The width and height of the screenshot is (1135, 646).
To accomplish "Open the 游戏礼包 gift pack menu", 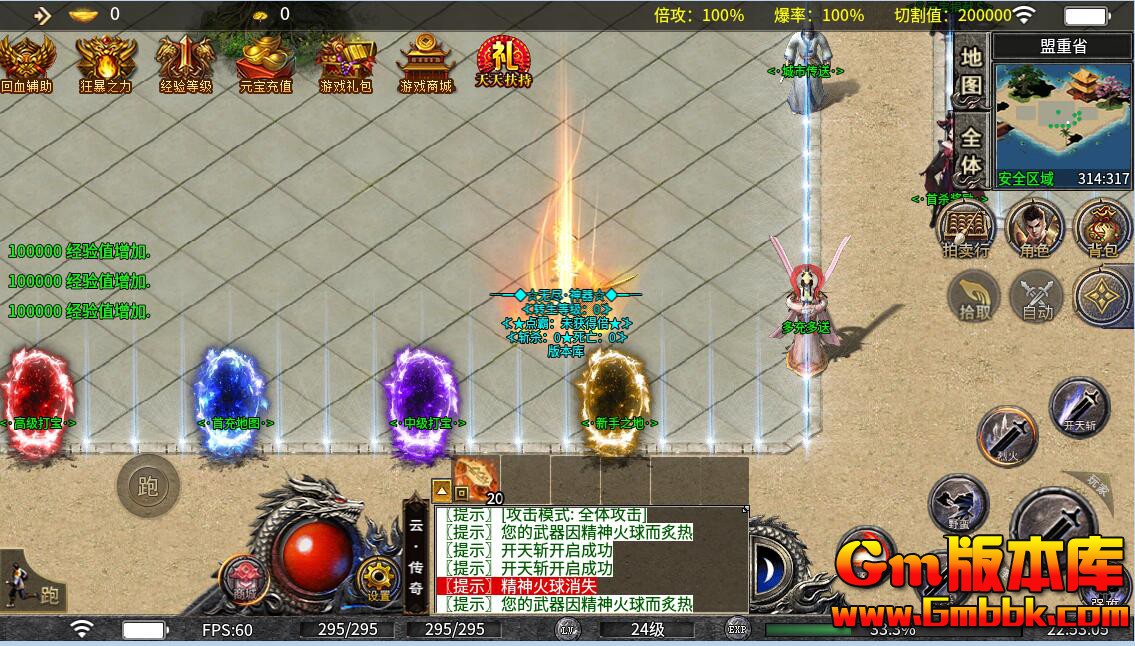I will click(345, 63).
